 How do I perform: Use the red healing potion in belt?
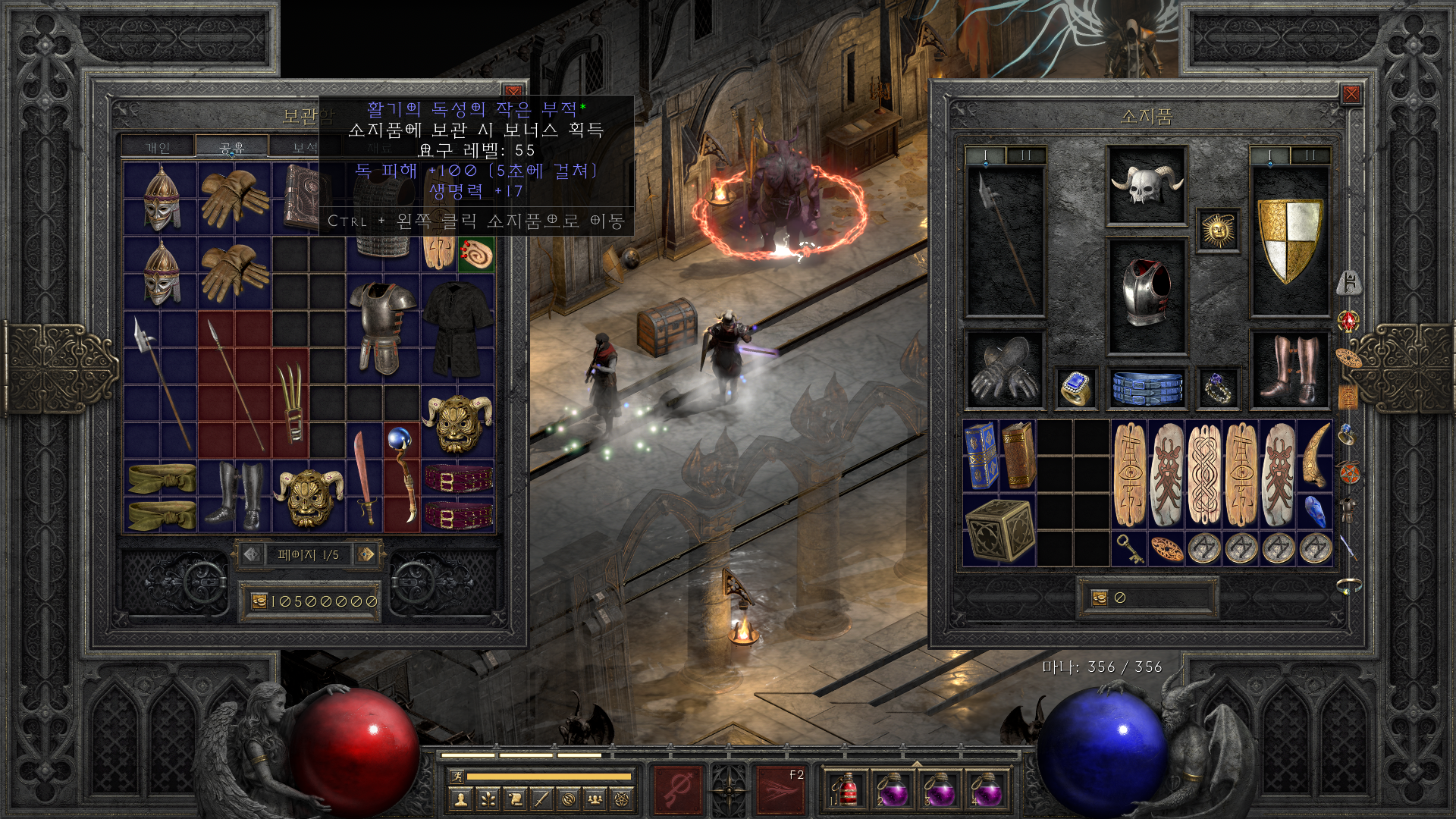(x=846, y=789)
